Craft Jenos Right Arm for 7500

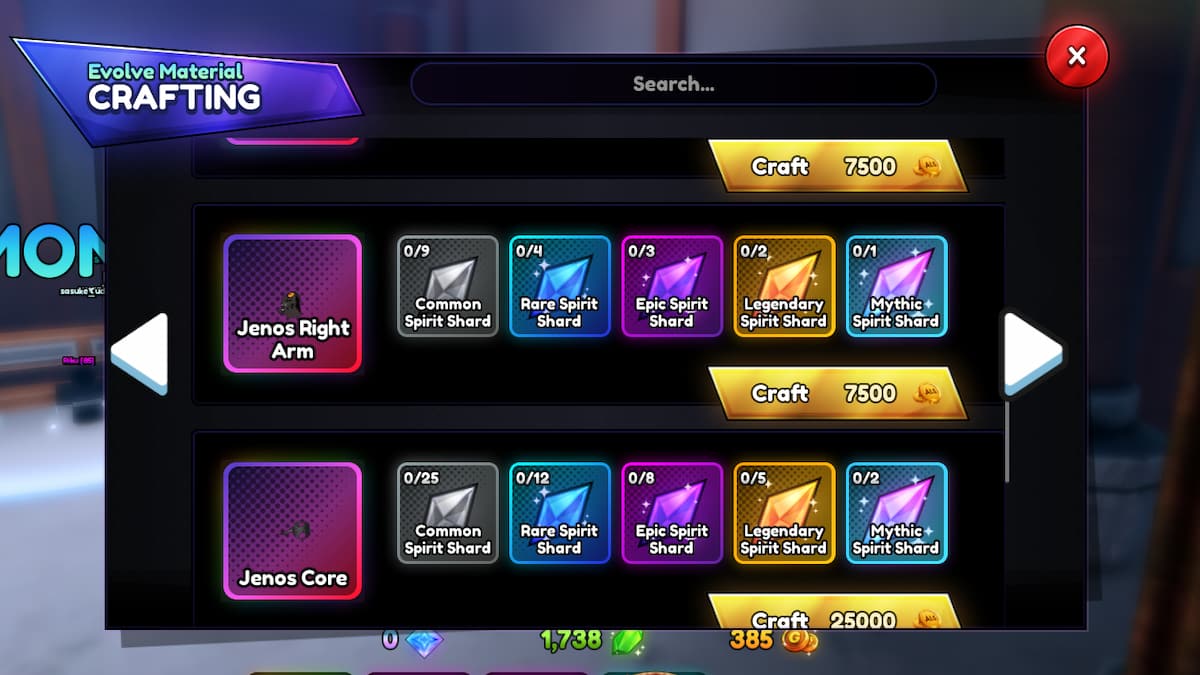838,393
